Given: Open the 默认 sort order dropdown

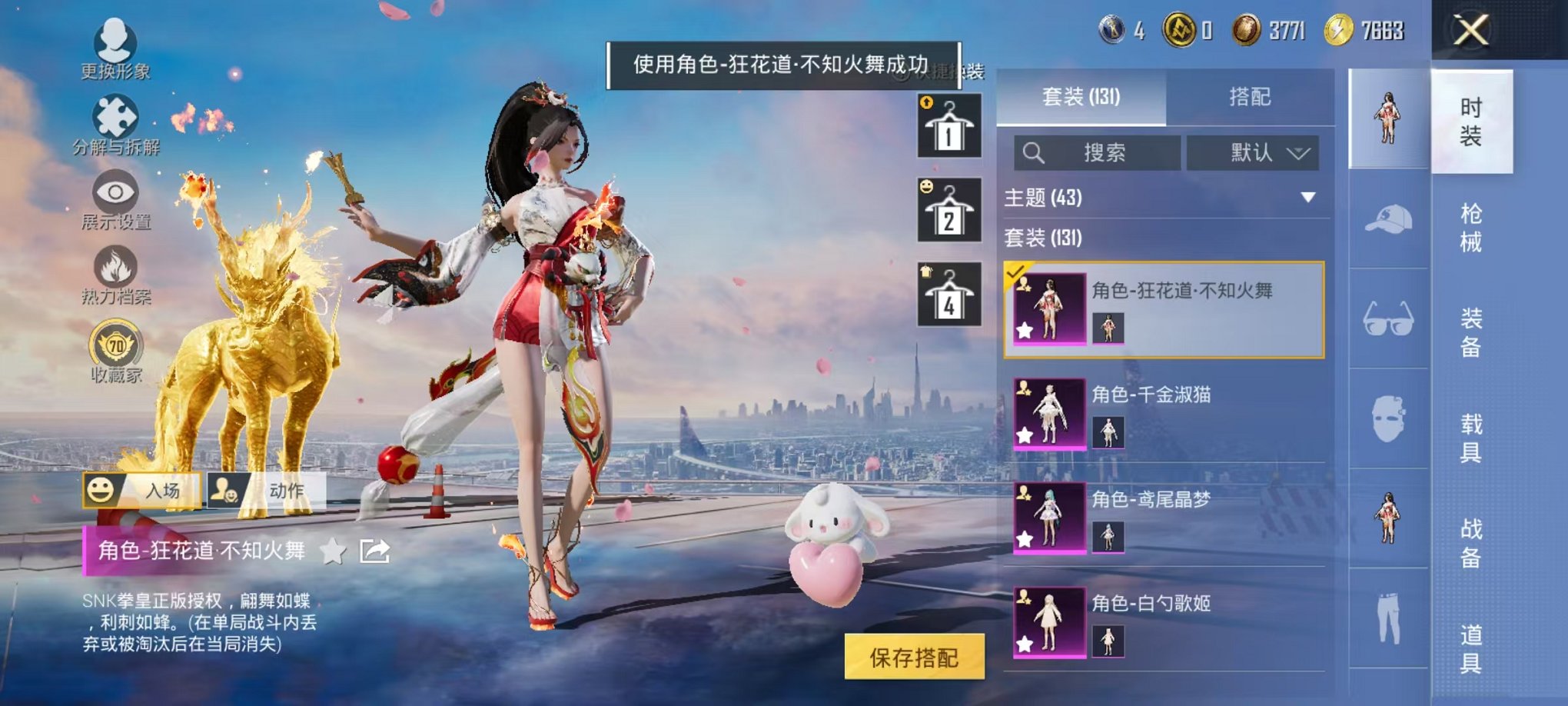Looking at the screenshot, I should click(1254, 152).
